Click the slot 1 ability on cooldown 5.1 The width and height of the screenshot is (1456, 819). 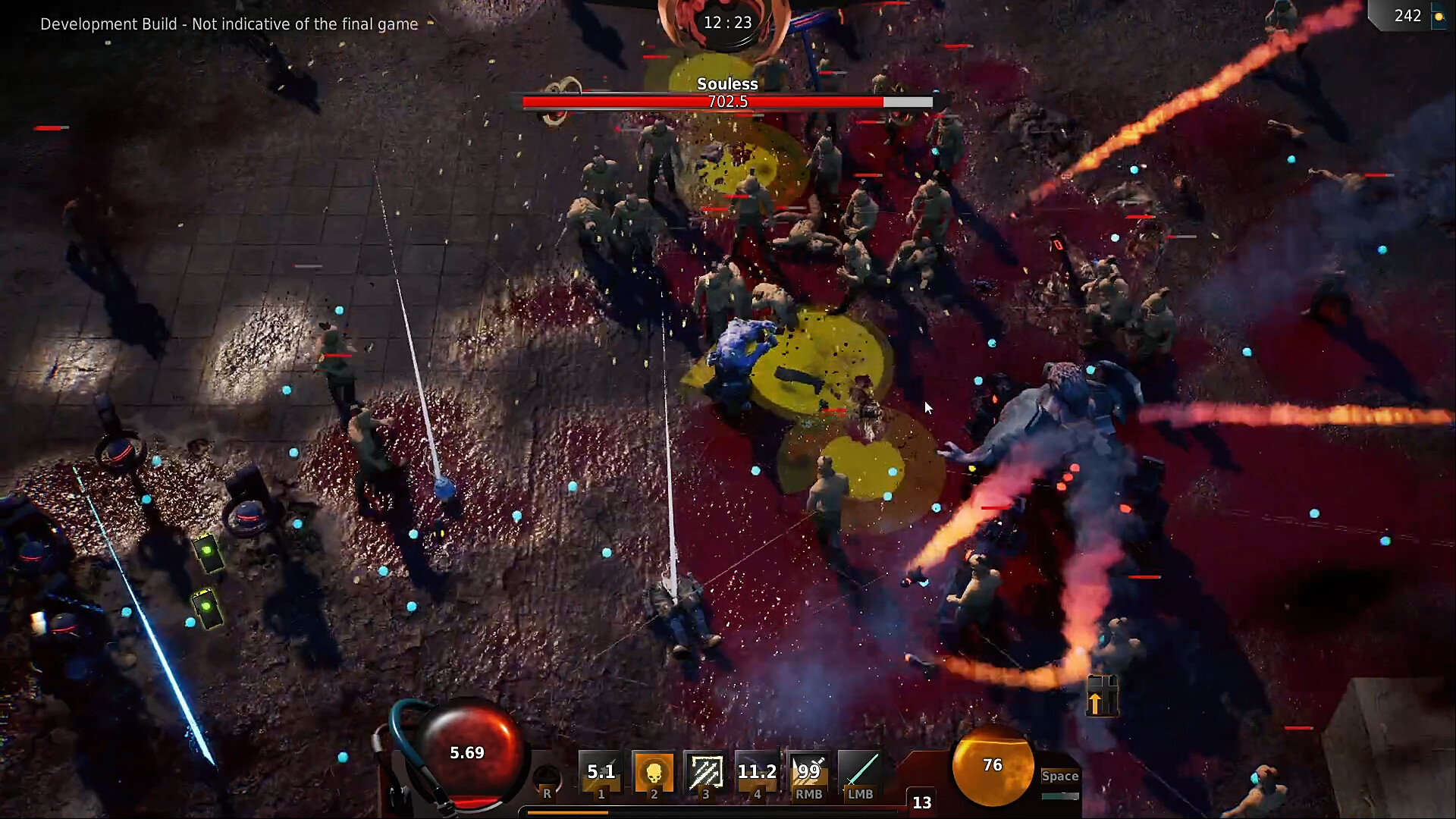tap(601, 773)
